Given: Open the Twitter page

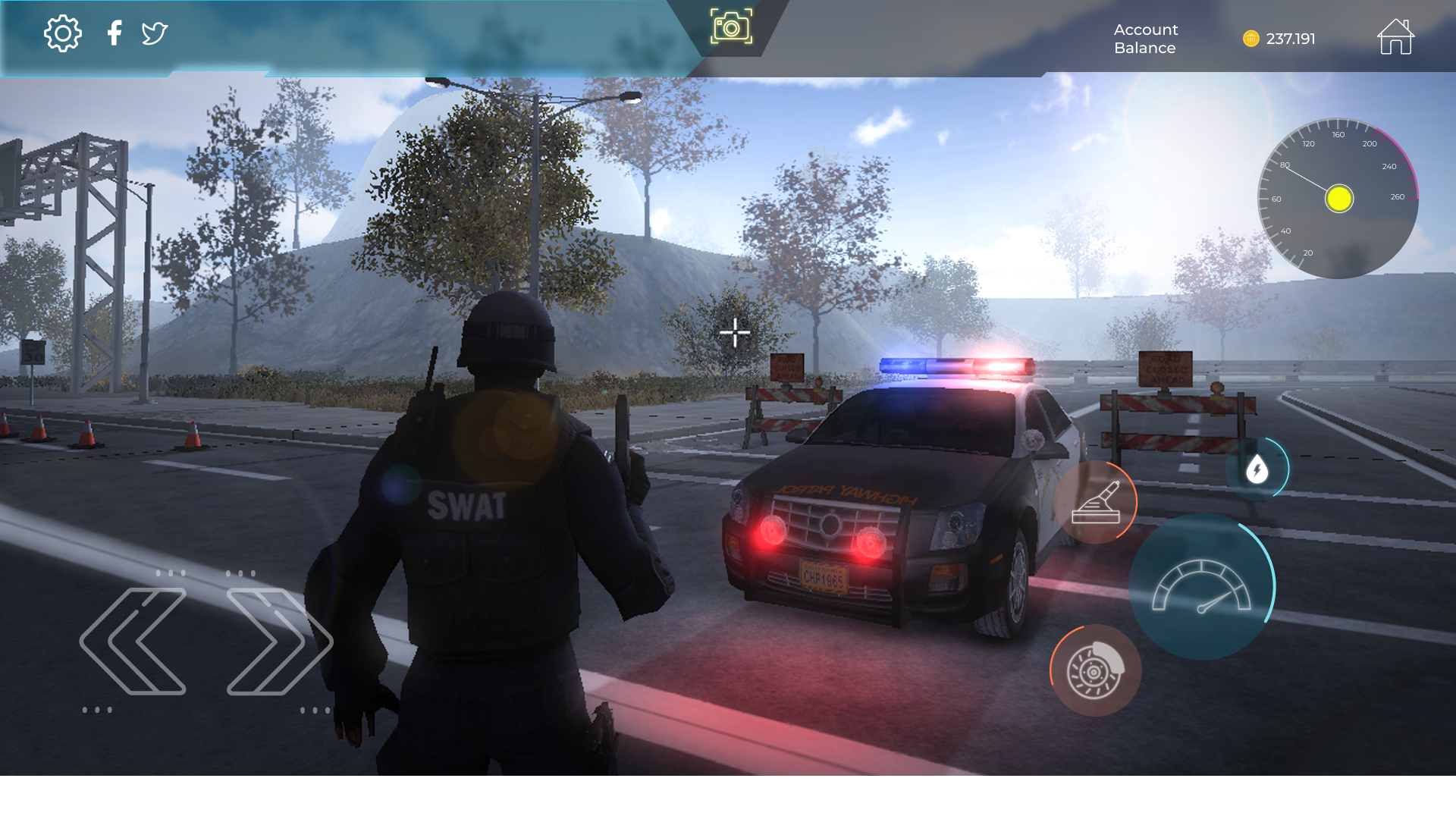Looking at the screenshot, I should (154, 33).
